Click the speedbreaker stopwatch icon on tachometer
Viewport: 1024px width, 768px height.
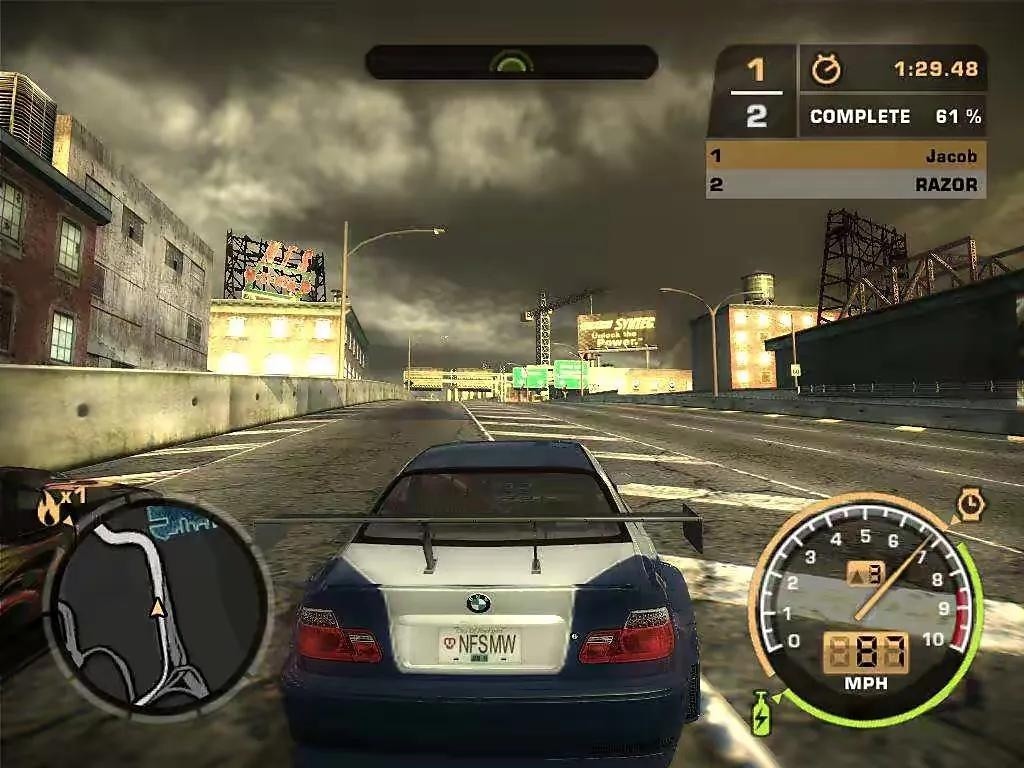coord(970,503)
